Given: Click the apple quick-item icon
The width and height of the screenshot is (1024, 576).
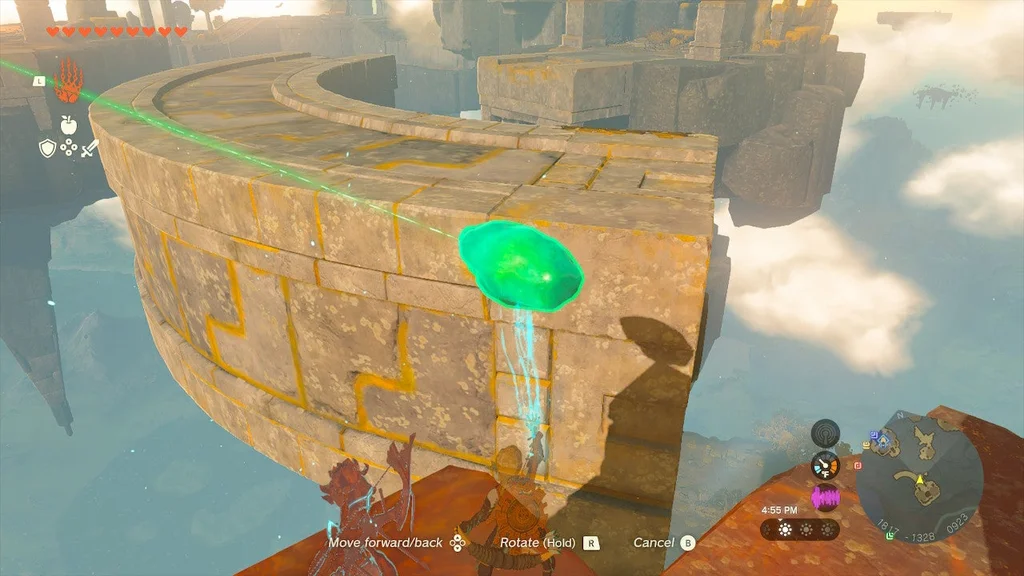Looking at the screenshot, I should (x=68, y=125).
